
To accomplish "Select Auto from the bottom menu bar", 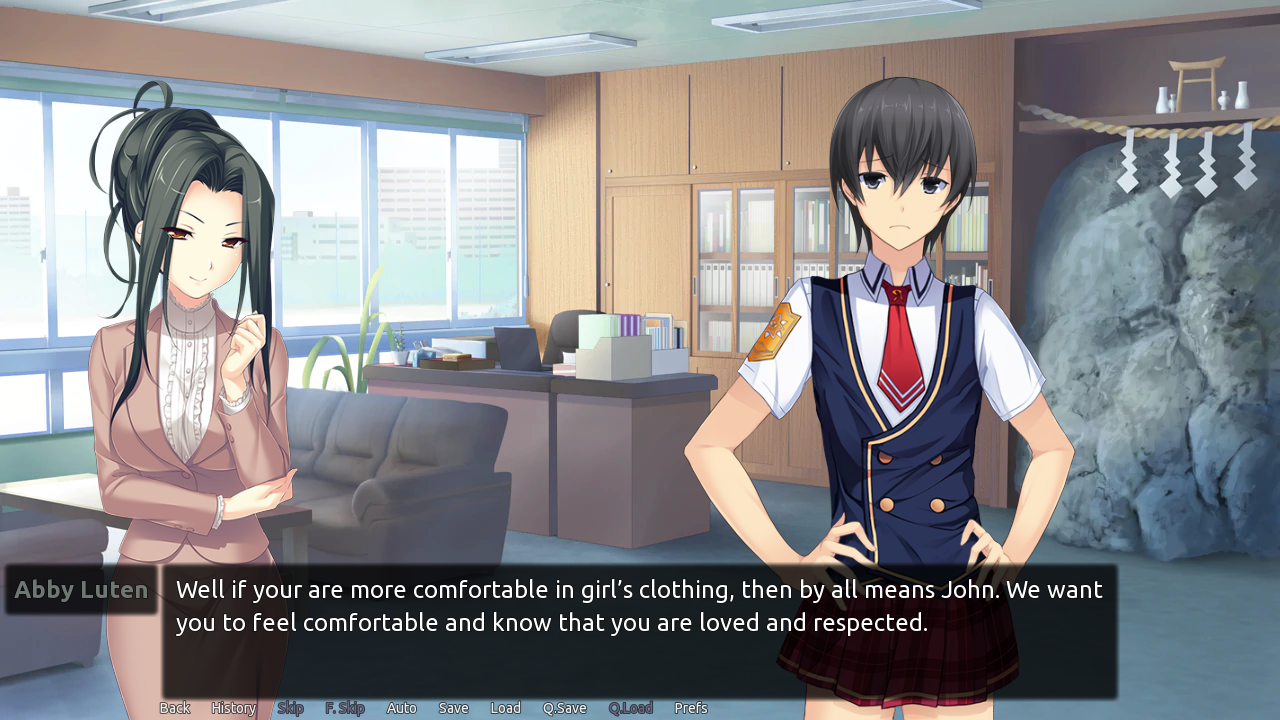I will (x=401, y=707).
